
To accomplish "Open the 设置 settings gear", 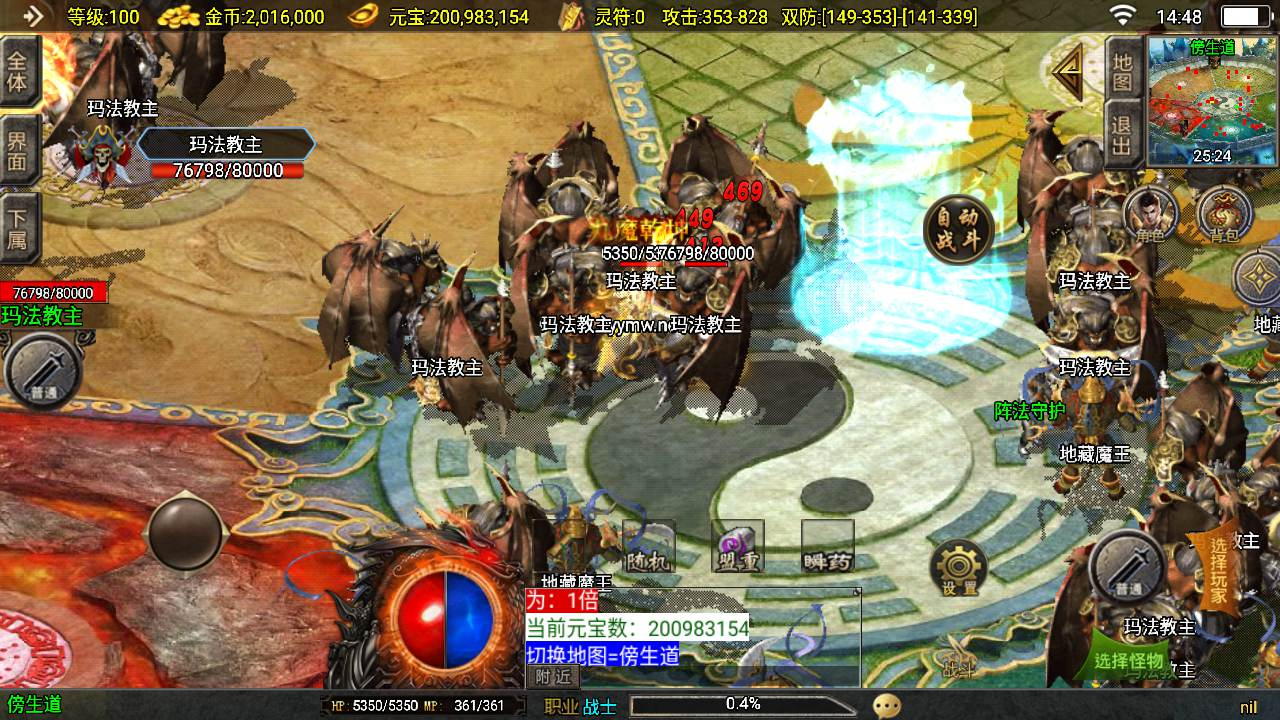I will (x=958, y=568).
